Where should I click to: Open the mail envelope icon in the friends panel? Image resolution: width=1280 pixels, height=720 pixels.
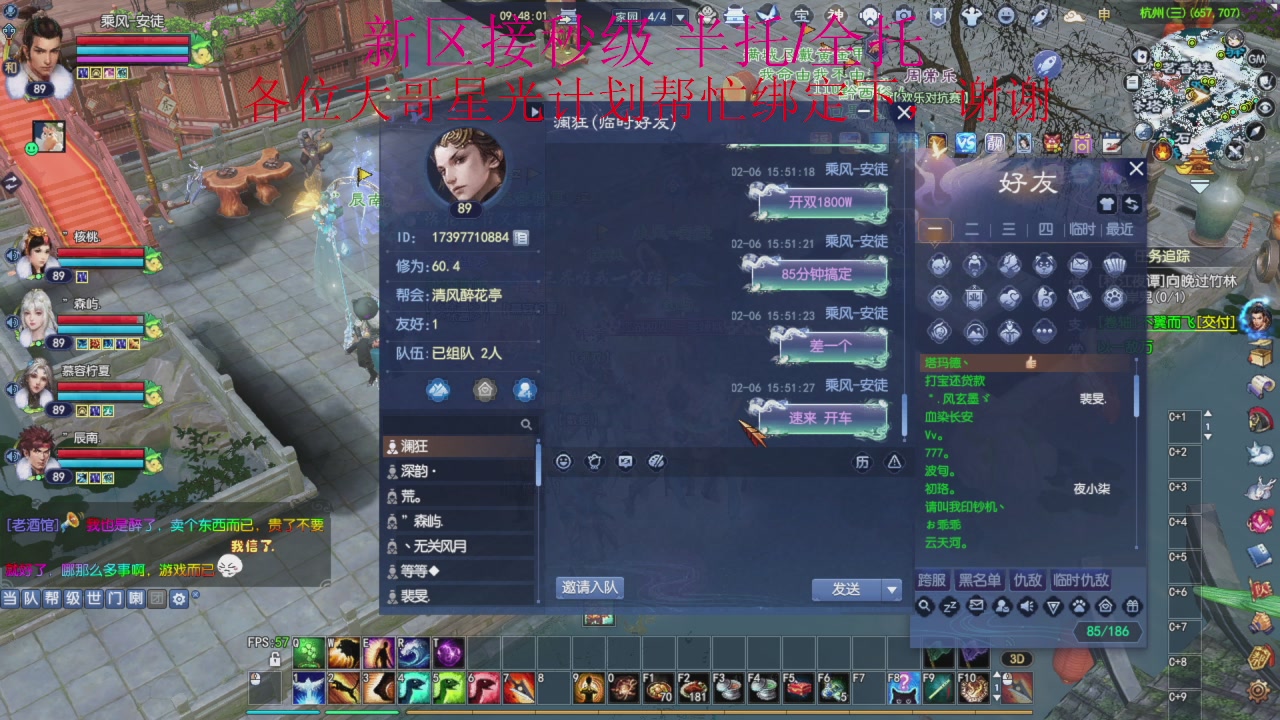977,606
